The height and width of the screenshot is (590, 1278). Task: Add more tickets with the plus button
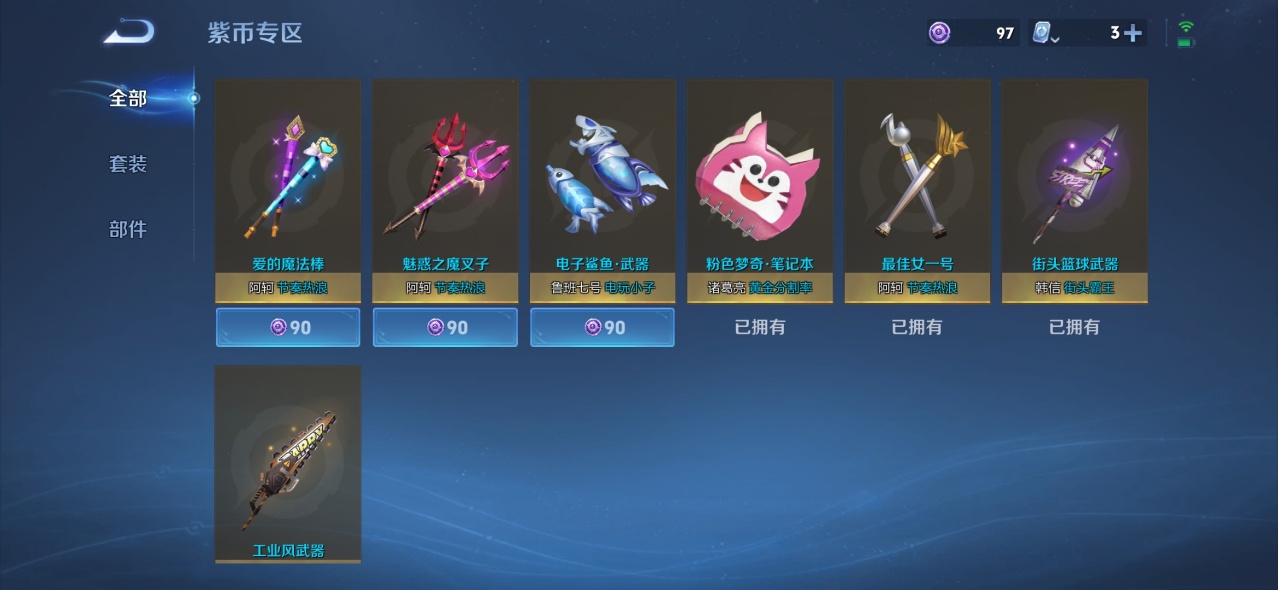pos(1132,33)
